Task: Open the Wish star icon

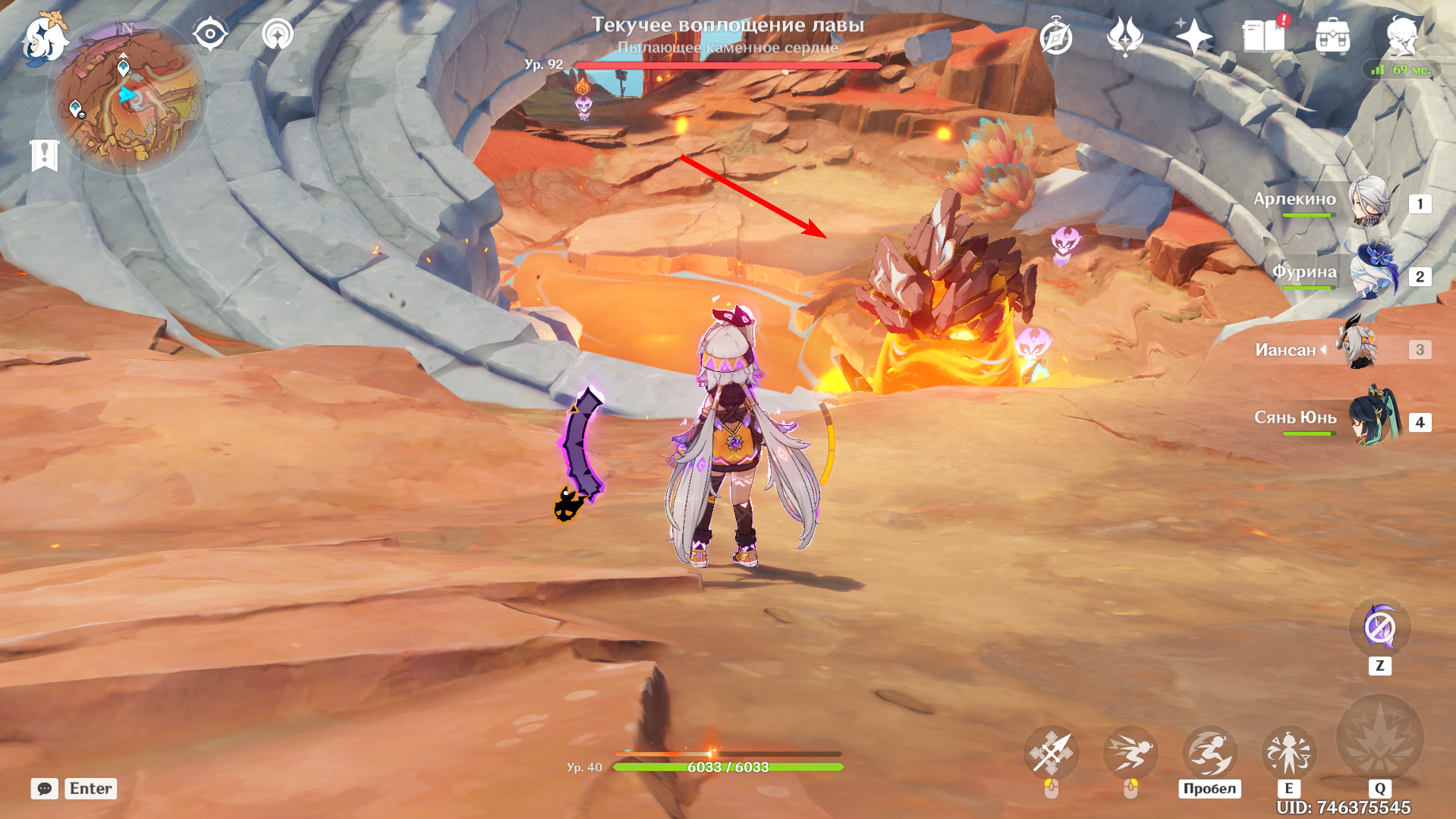Action: click(x=1197, y=36)
